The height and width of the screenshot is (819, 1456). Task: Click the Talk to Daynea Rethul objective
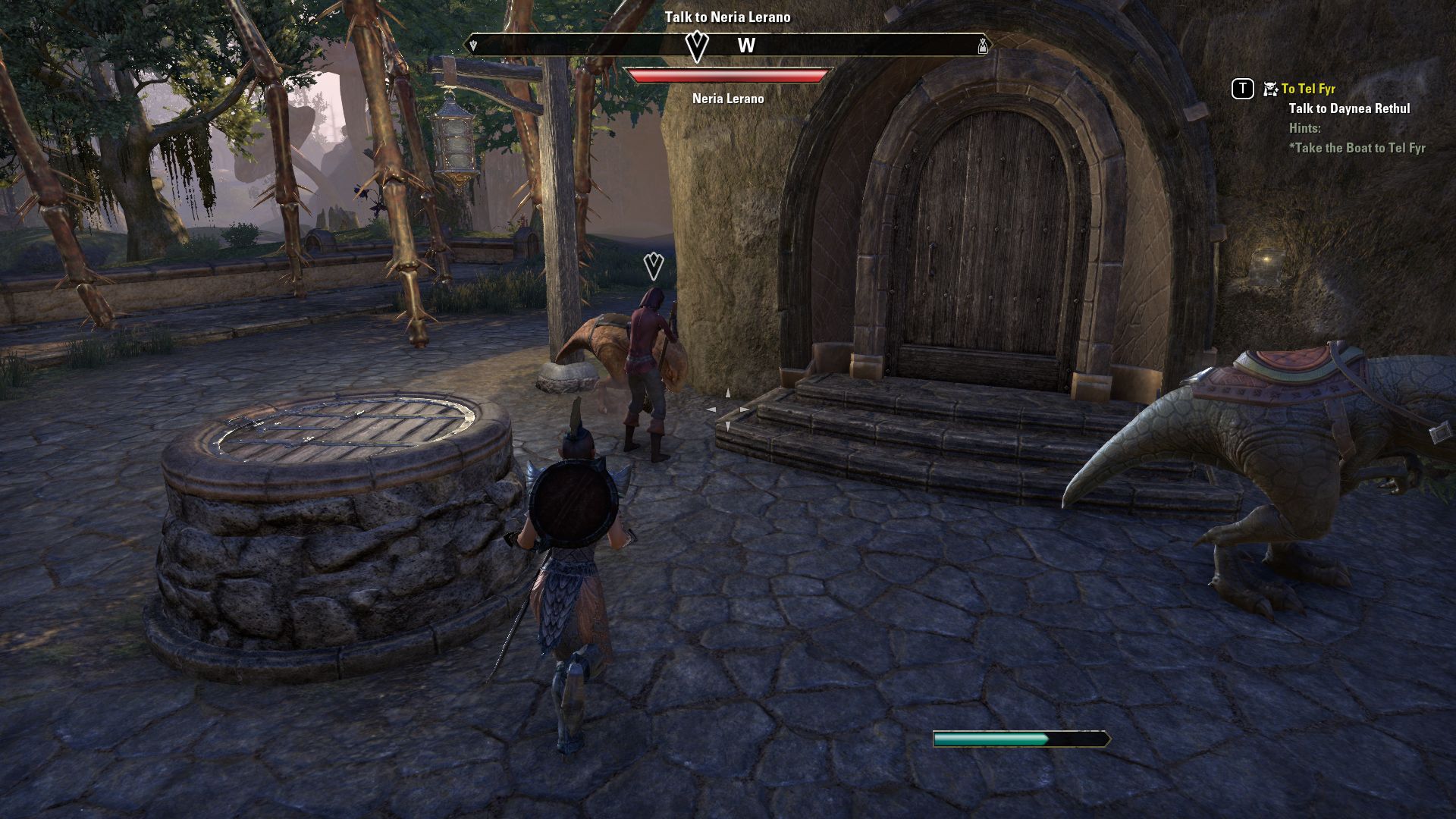(x=1349, y=108)
